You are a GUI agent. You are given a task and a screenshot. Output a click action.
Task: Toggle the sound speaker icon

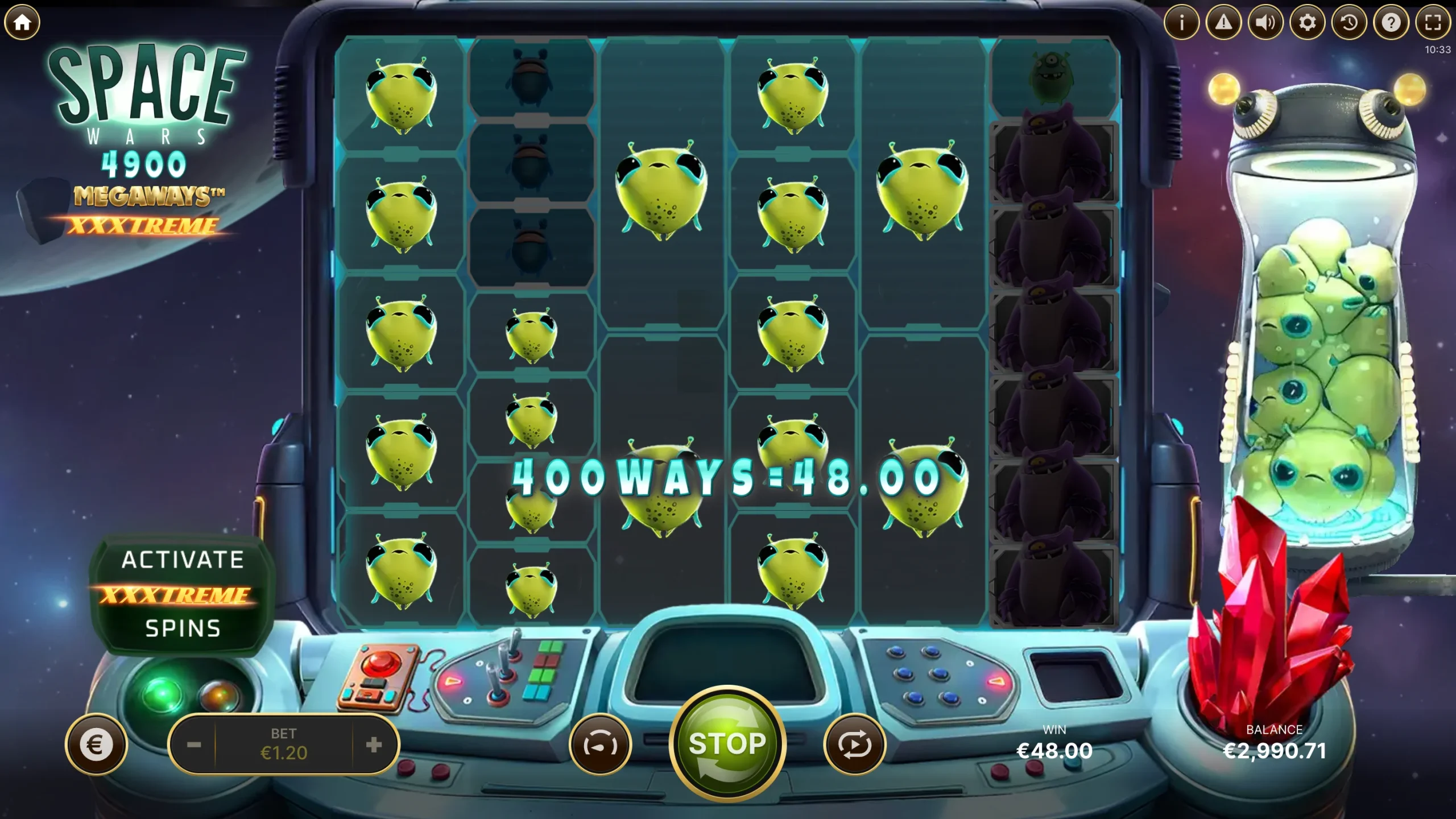[1265, 23]
